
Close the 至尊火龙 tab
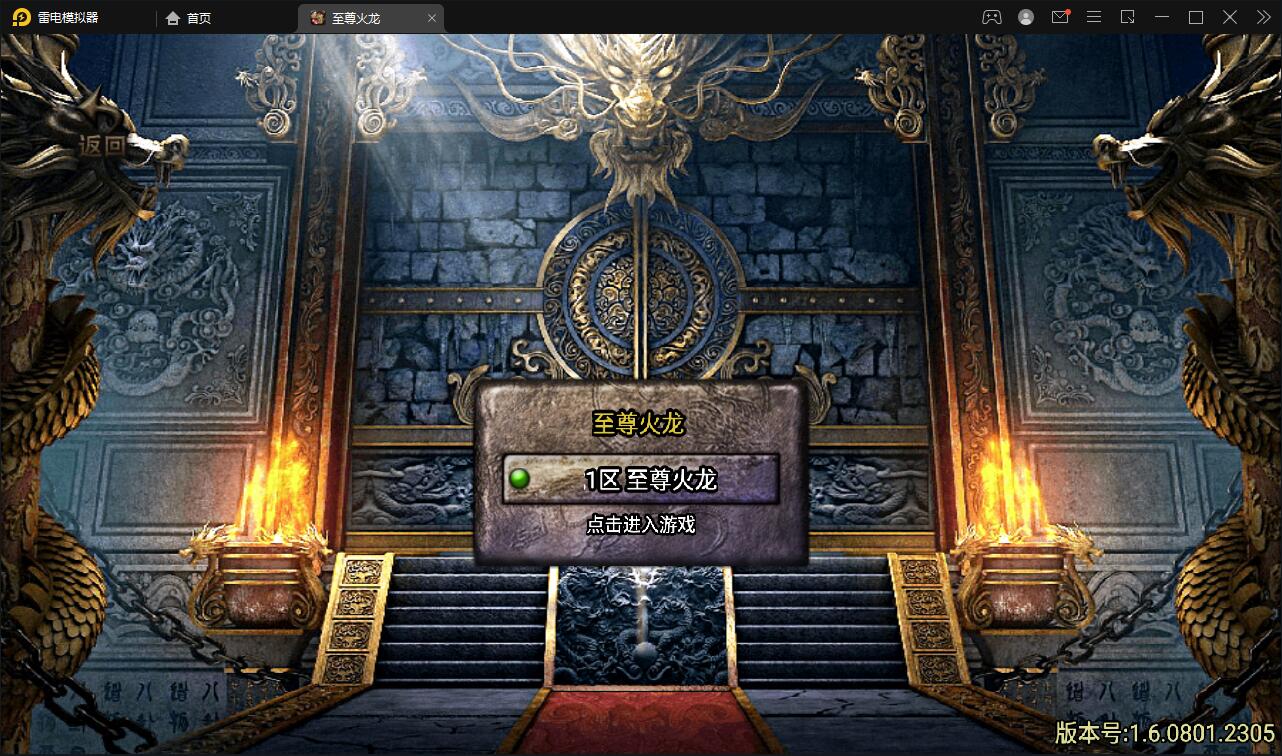pos(431,17)
